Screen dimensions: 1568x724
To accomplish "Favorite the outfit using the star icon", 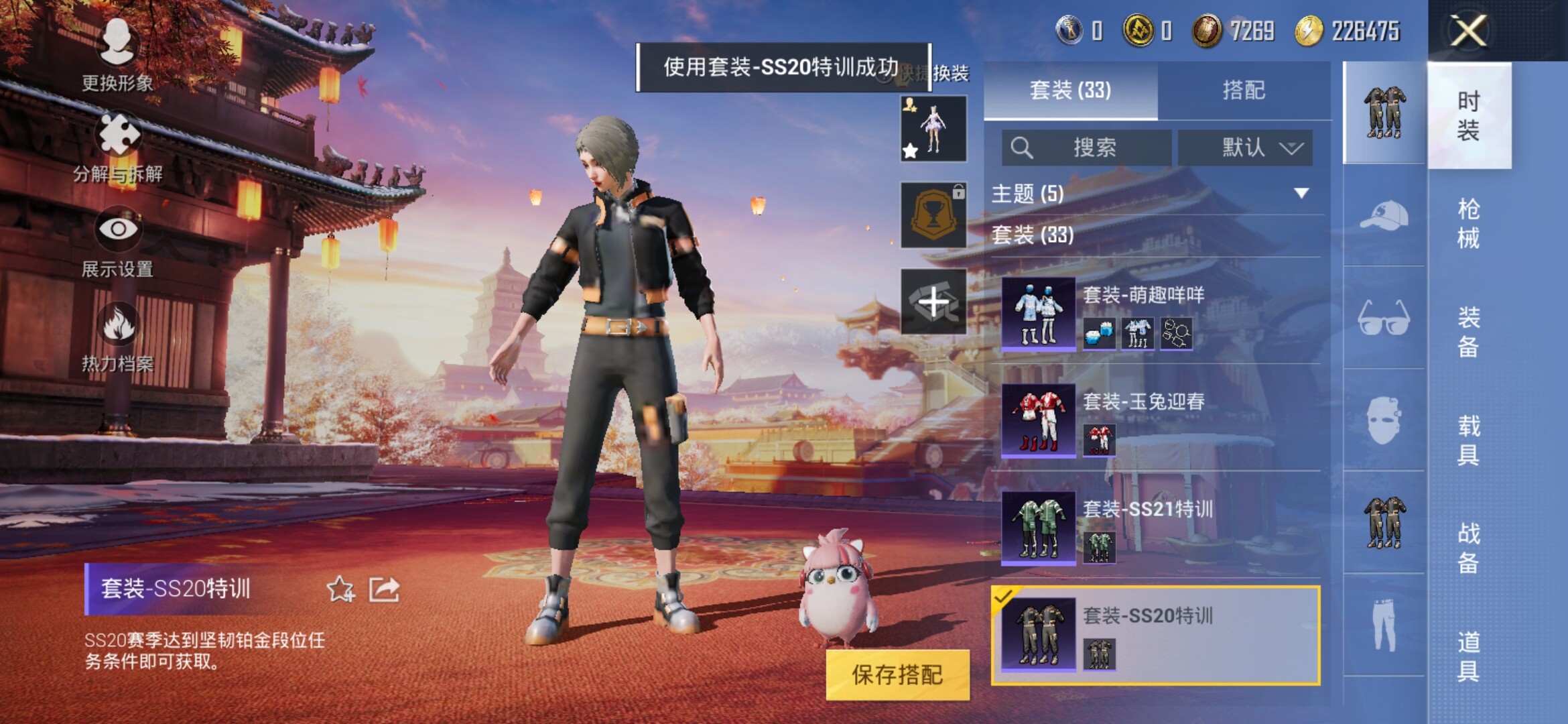I will 340,589.
